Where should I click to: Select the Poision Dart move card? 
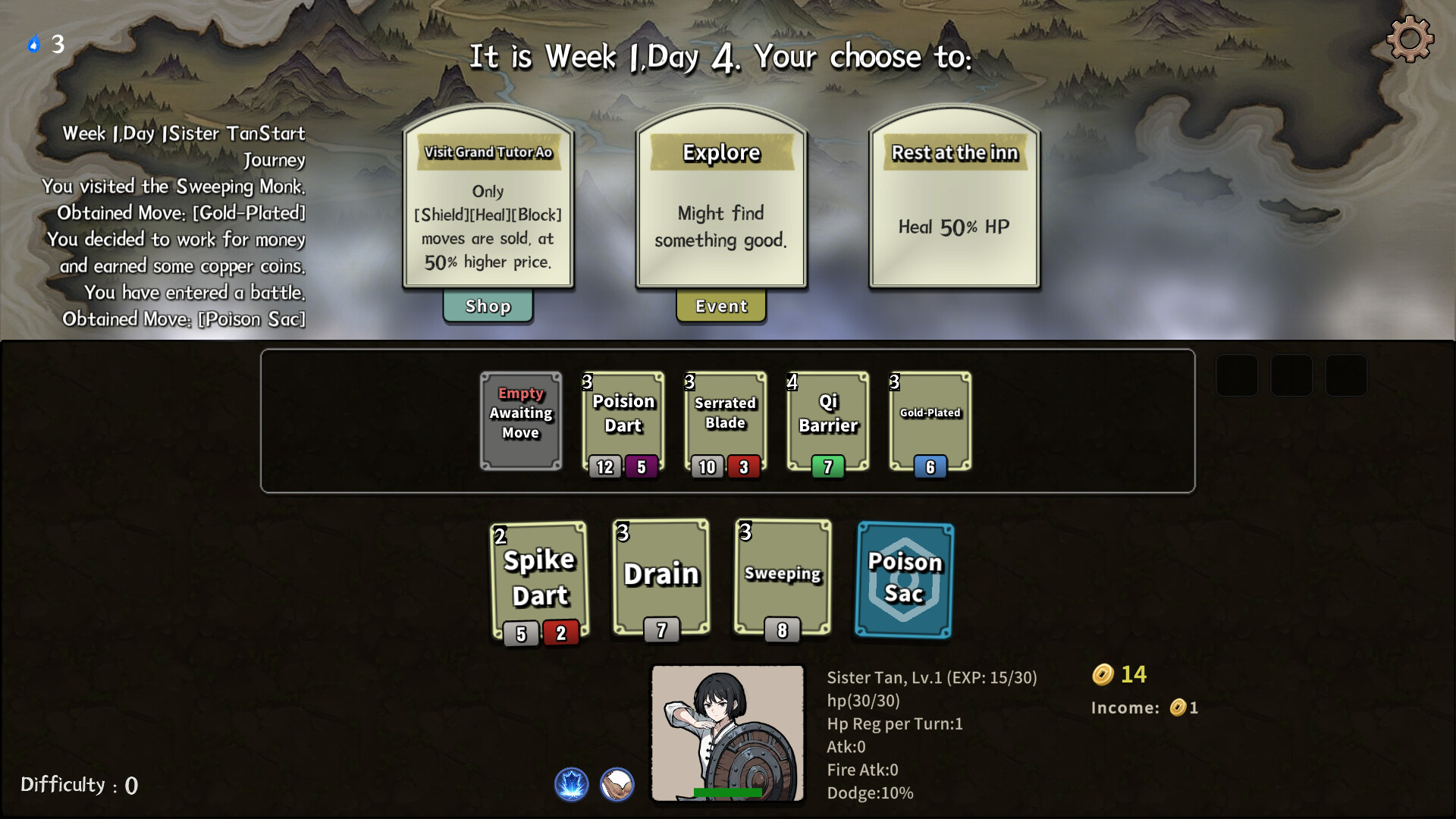623,421
